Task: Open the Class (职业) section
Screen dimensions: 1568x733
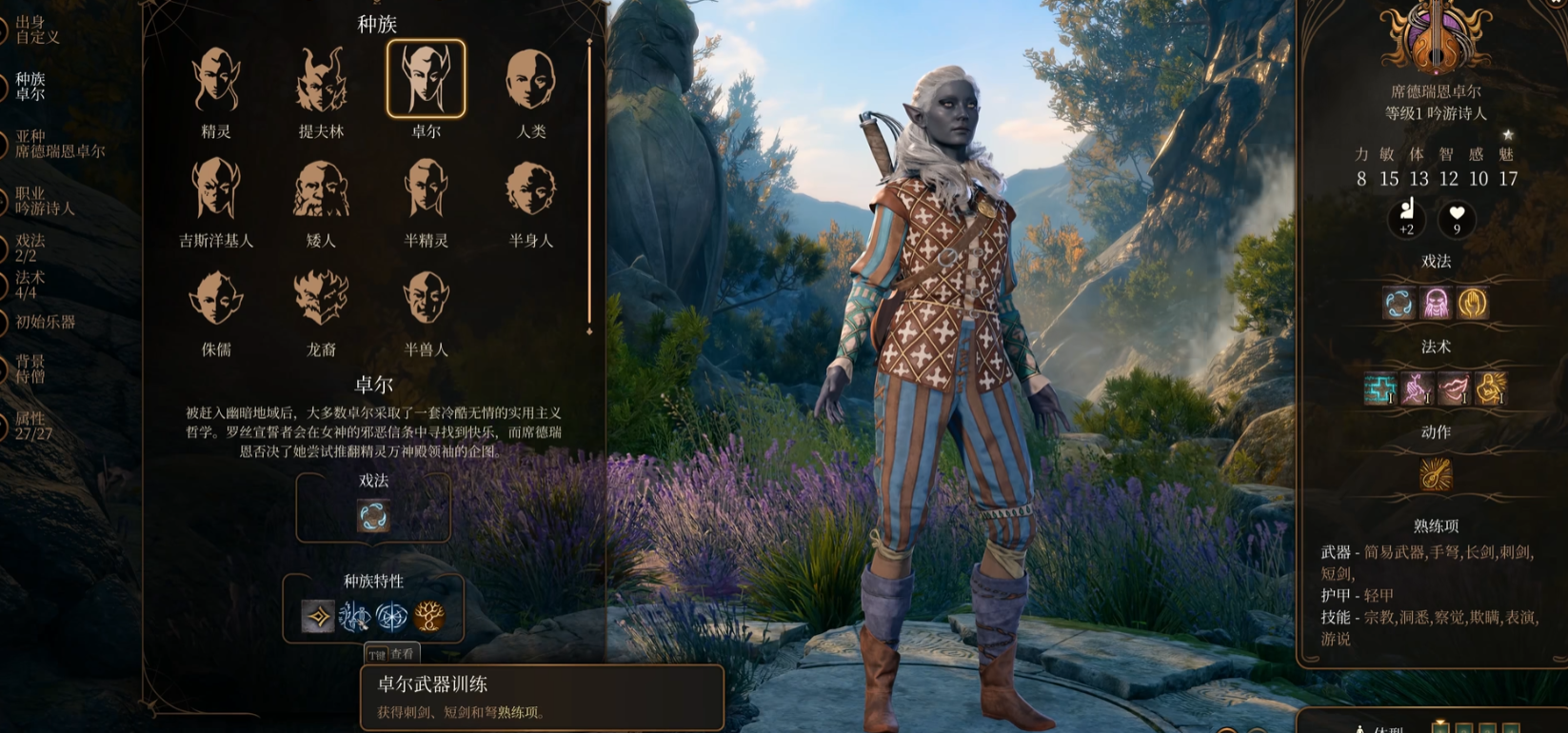Action: pos(44,201)
